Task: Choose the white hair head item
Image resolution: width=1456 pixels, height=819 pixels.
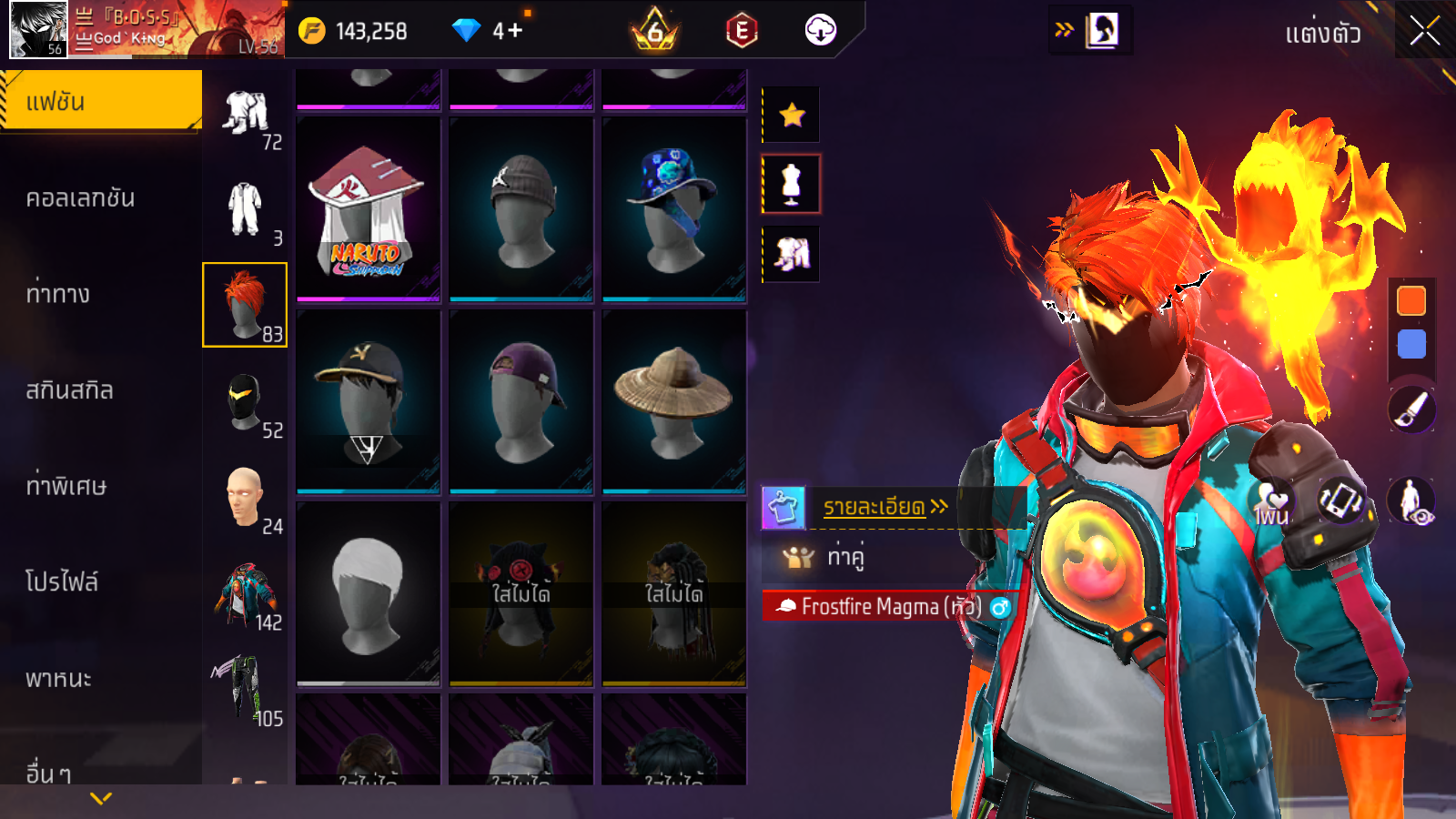Action: point(368,593)
